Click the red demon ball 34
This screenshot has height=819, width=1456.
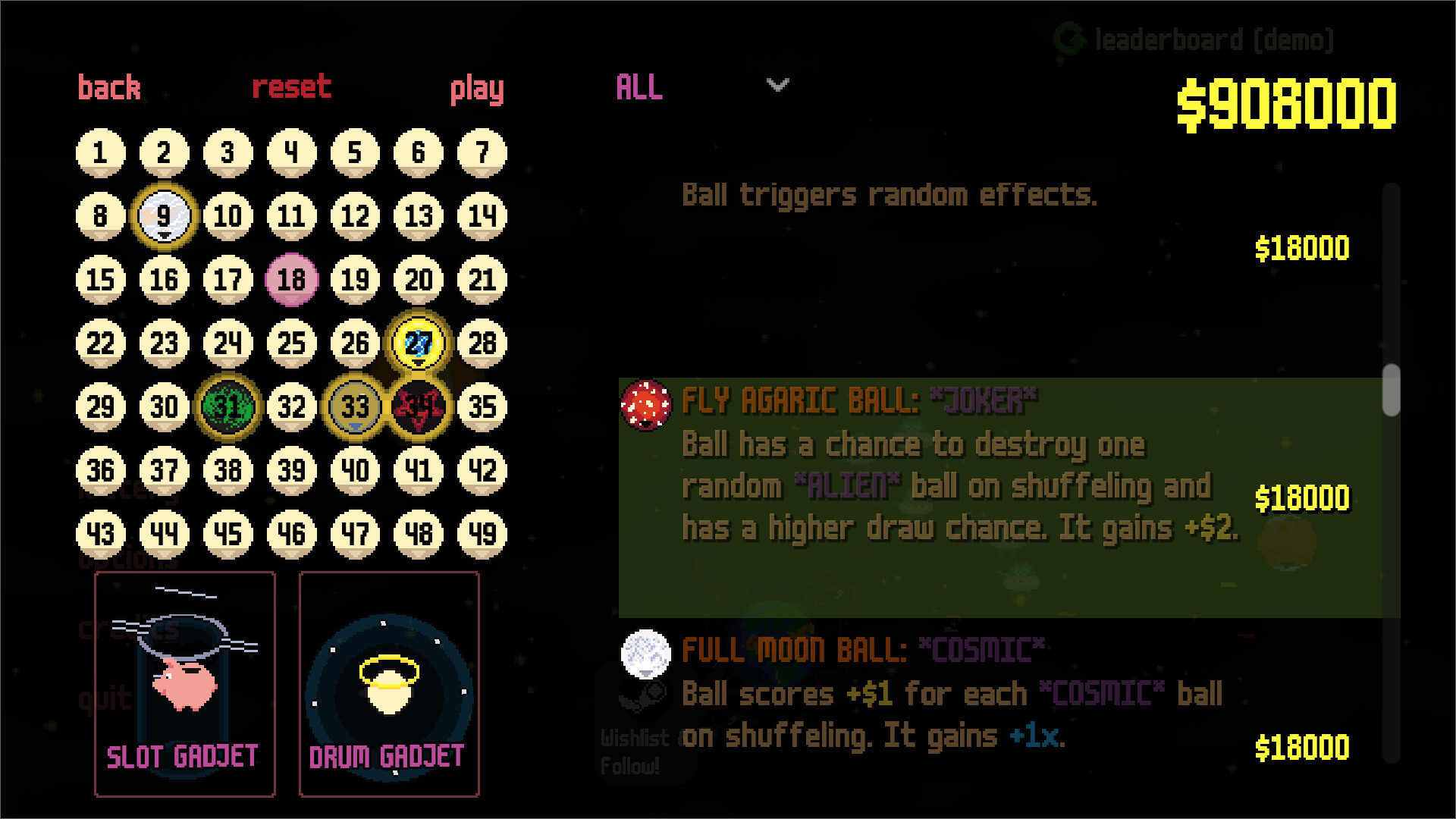(419, 406)
